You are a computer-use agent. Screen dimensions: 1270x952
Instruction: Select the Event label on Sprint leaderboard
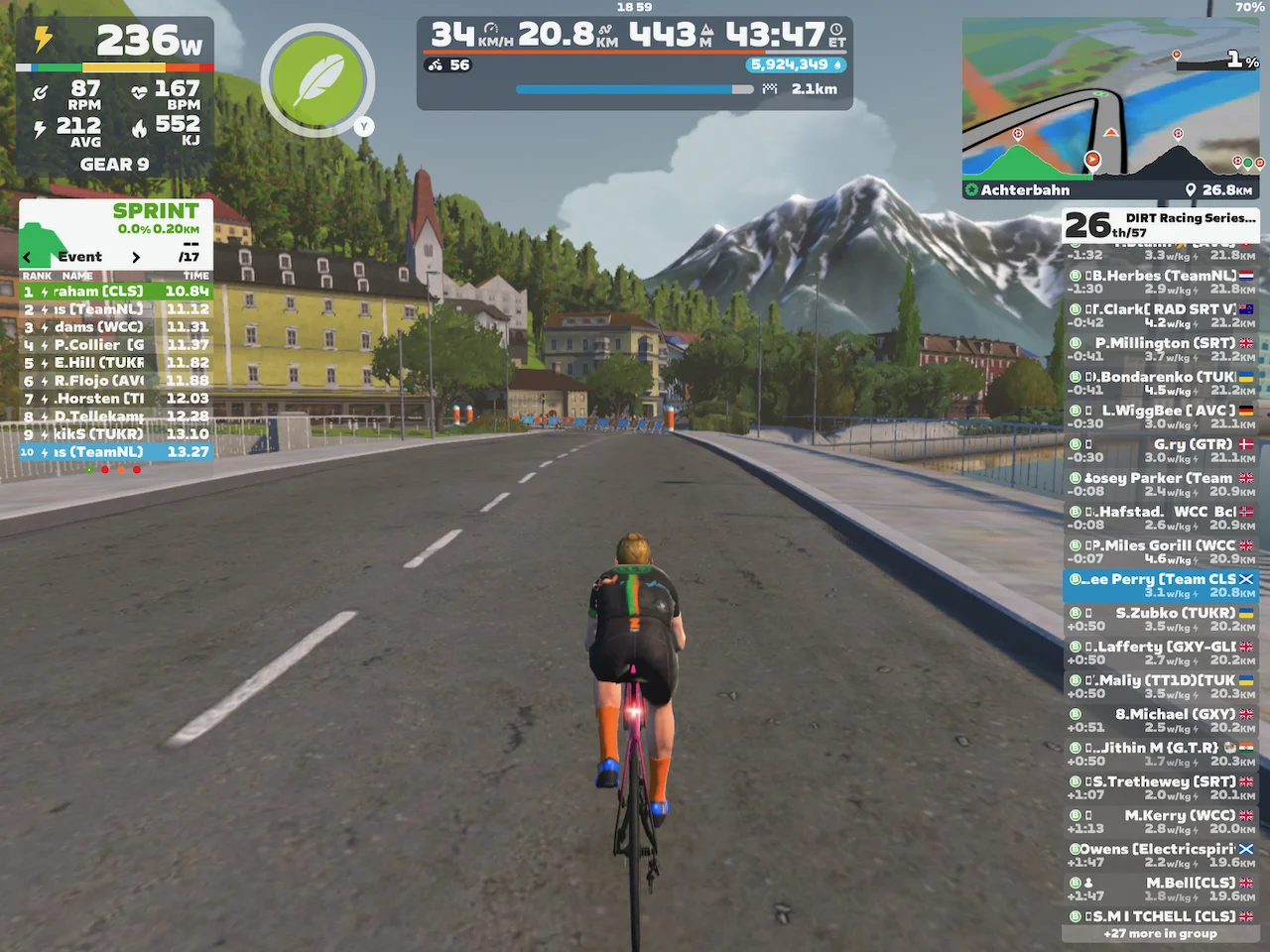pos(80,256)
